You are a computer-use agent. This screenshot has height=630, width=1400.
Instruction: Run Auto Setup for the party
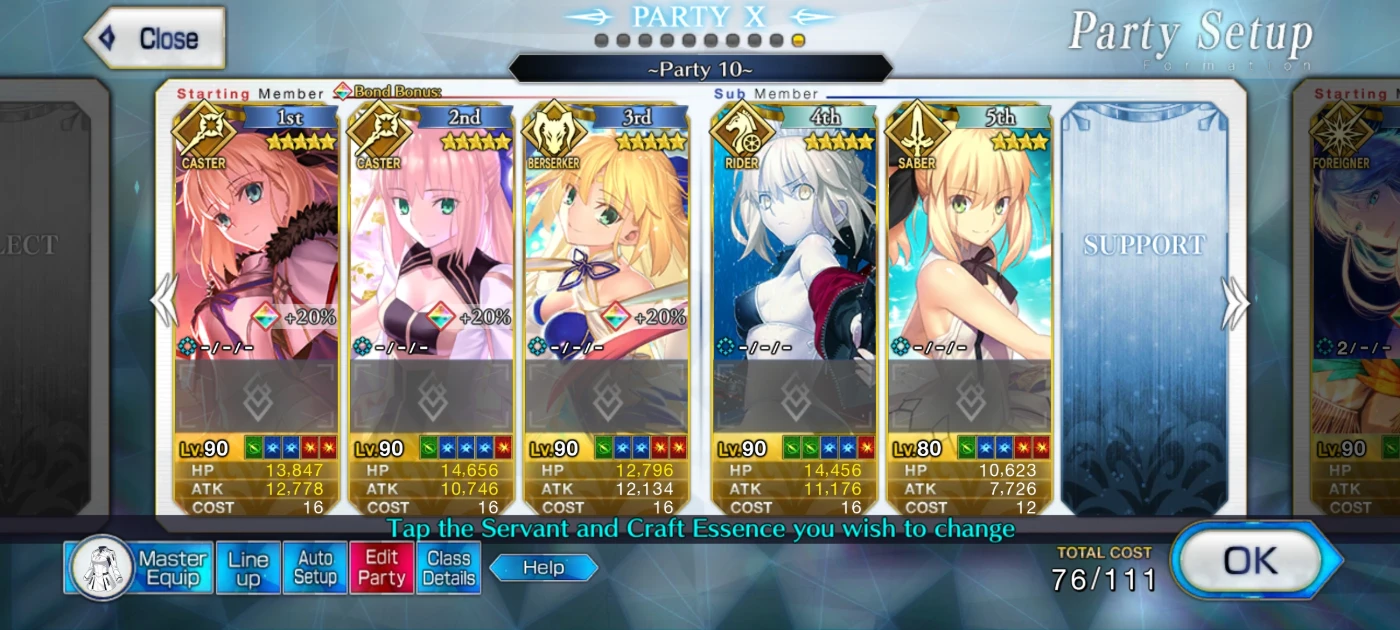[315, 568]
